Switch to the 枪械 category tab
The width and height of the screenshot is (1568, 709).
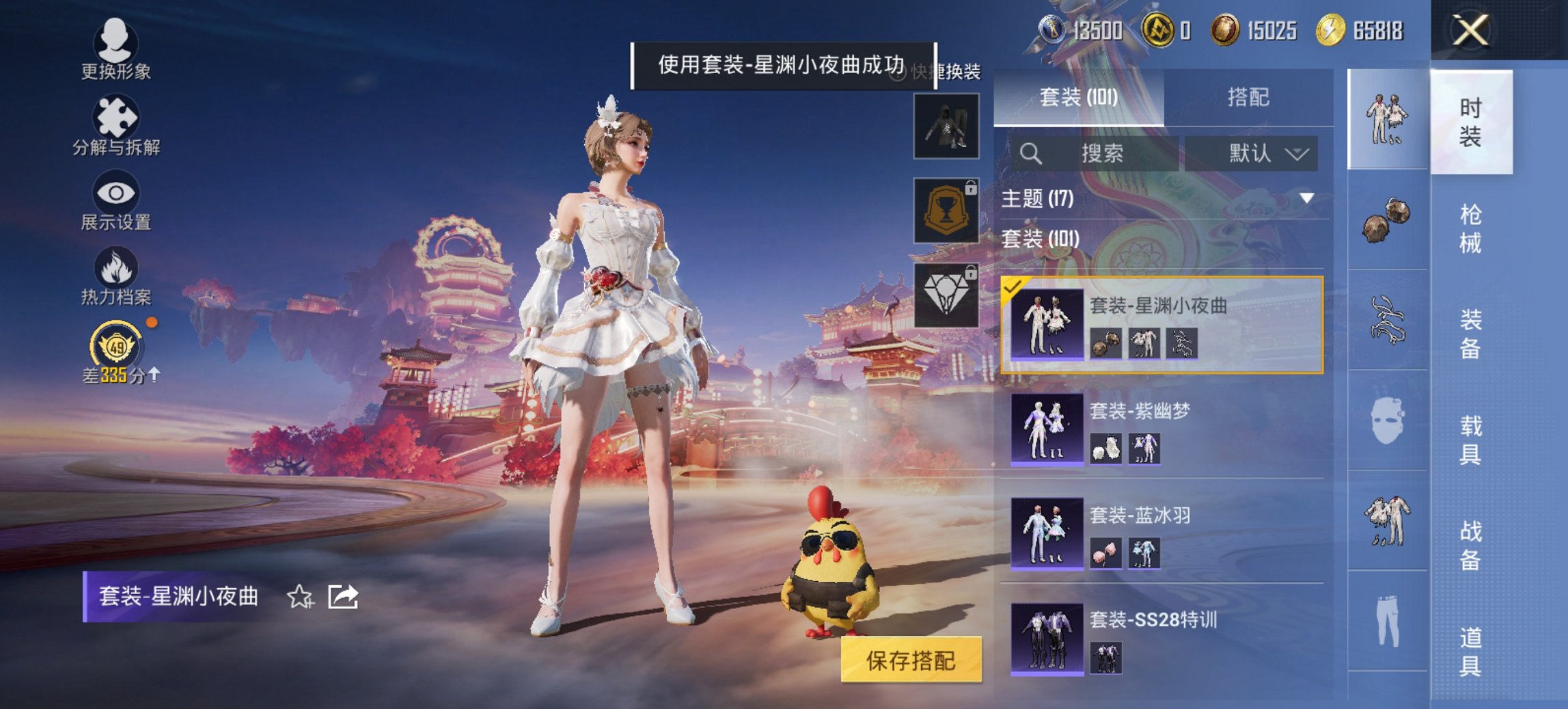[1469, 226]
